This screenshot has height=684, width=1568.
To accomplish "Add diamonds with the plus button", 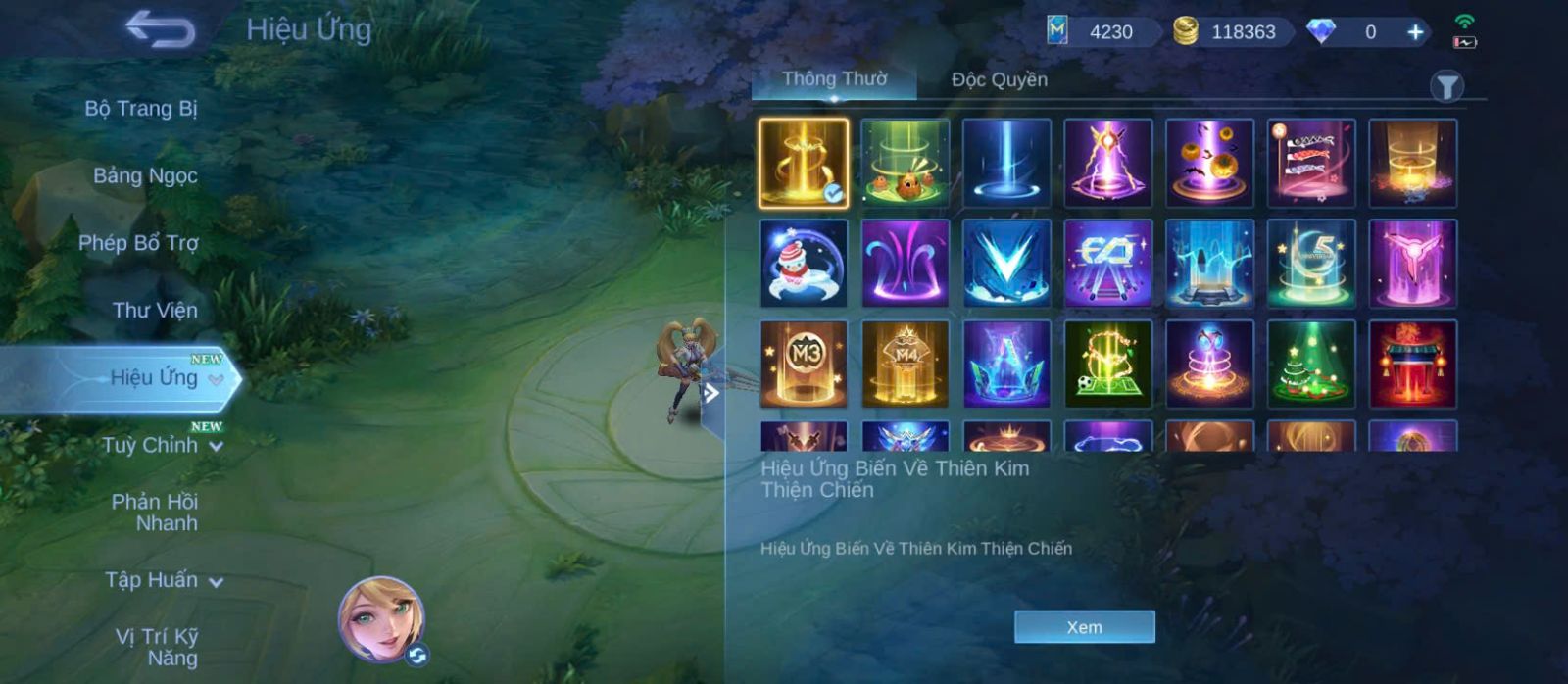I will point(1415,32).
